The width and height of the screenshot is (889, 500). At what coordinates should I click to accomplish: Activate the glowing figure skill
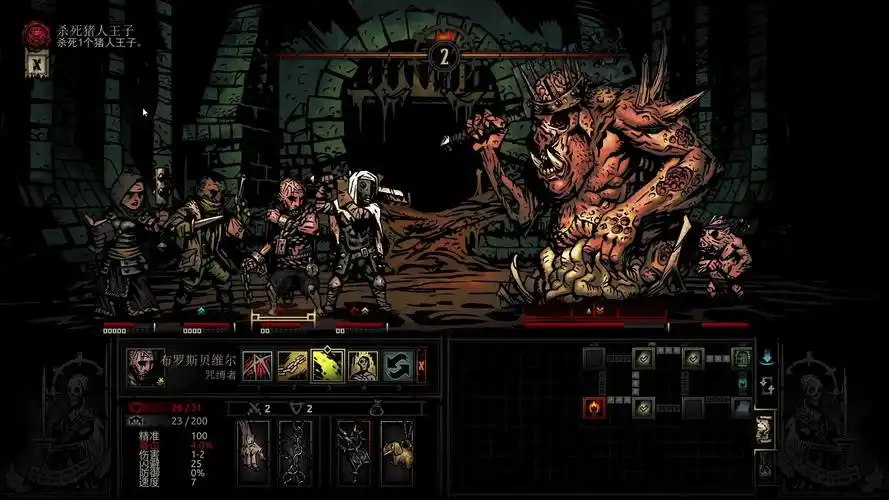click(x=362, y=365)
